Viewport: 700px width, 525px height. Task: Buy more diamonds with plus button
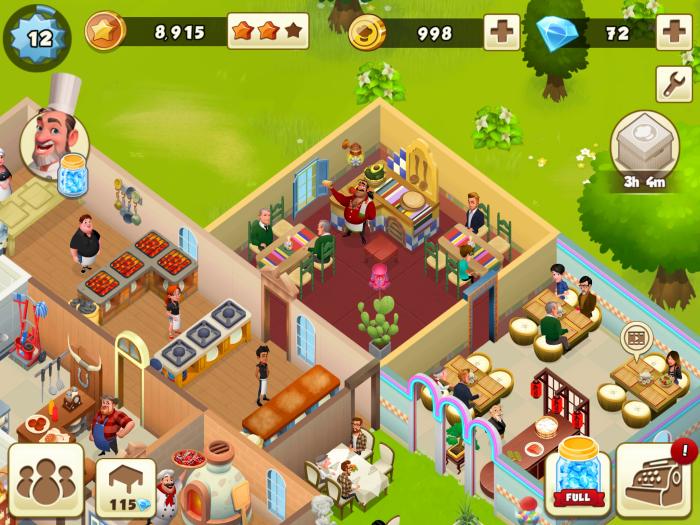673,32
